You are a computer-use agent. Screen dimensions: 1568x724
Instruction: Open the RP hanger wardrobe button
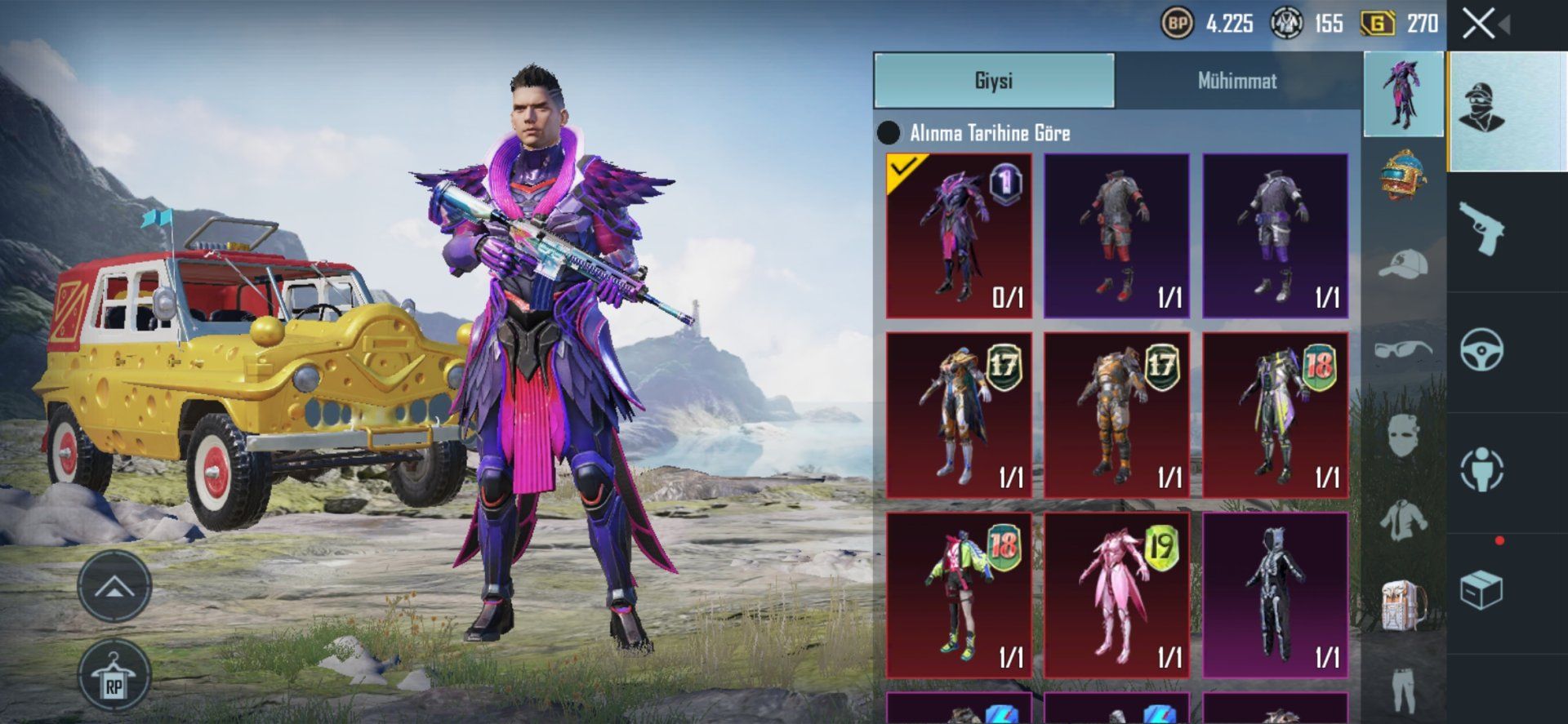coord(114,677)
